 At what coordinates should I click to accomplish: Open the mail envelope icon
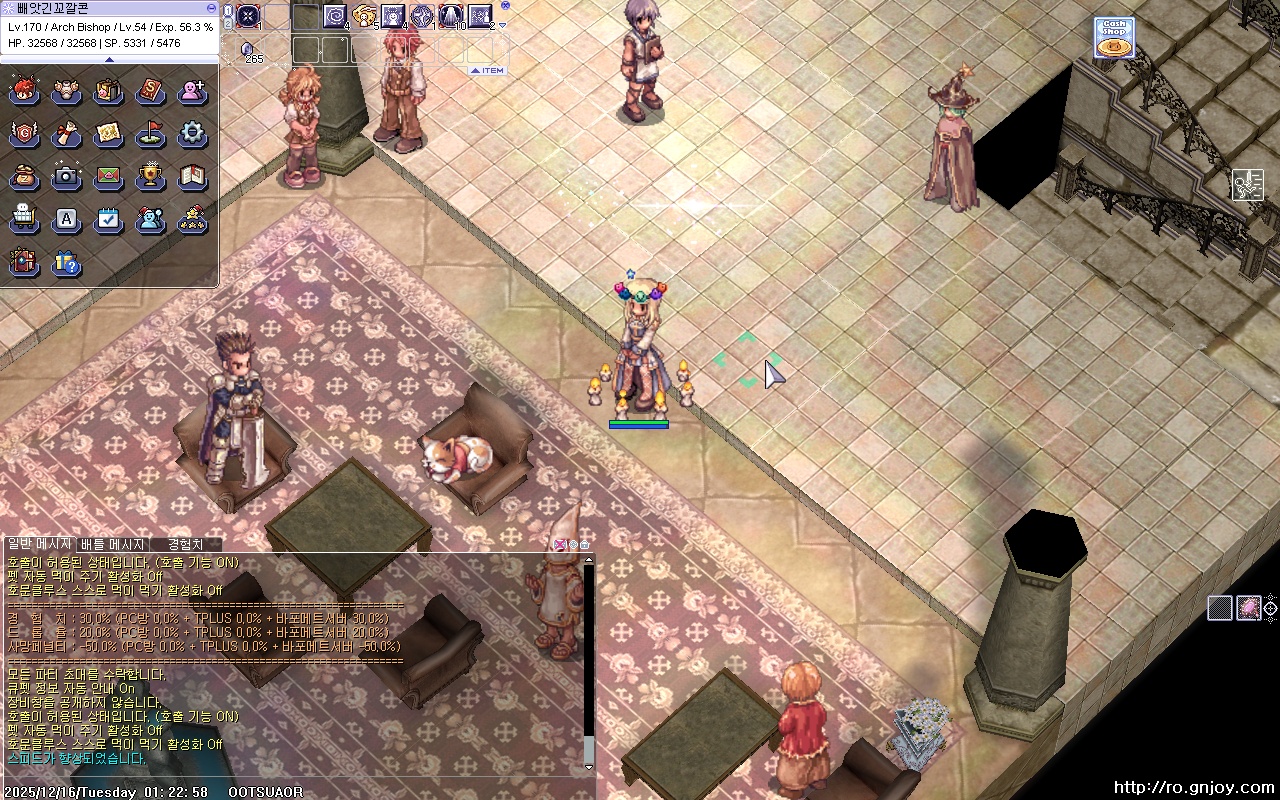[108, 177]
